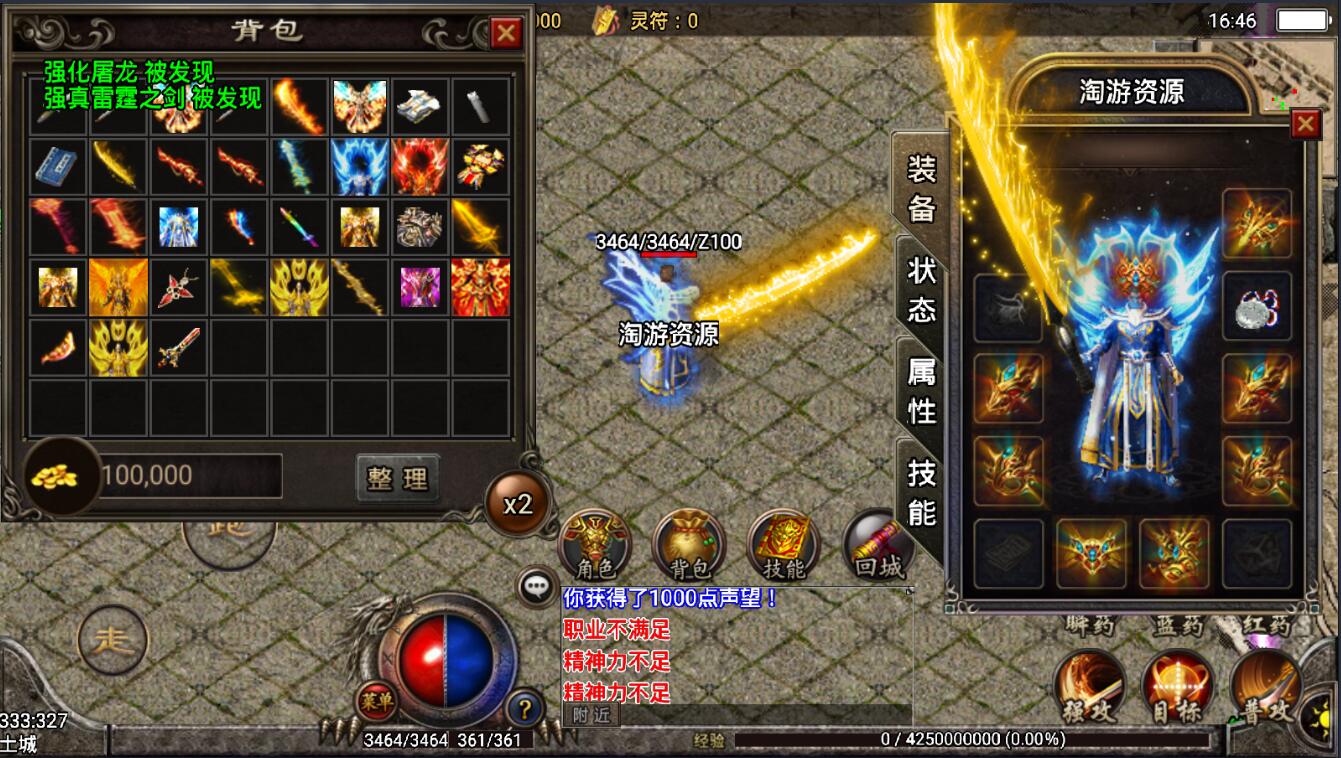Toggle the x2 speed button

[517, 504]
